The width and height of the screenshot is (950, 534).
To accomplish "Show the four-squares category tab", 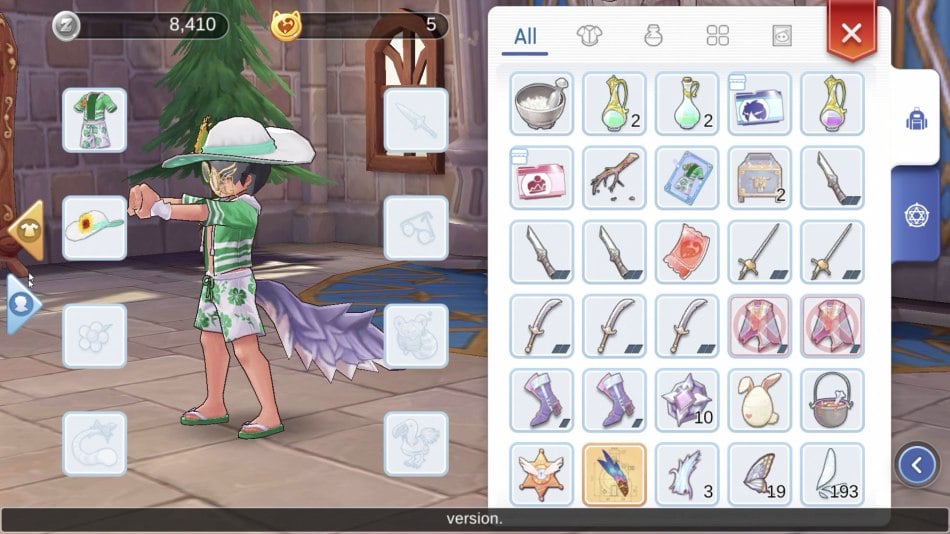I will coord(717,36).
